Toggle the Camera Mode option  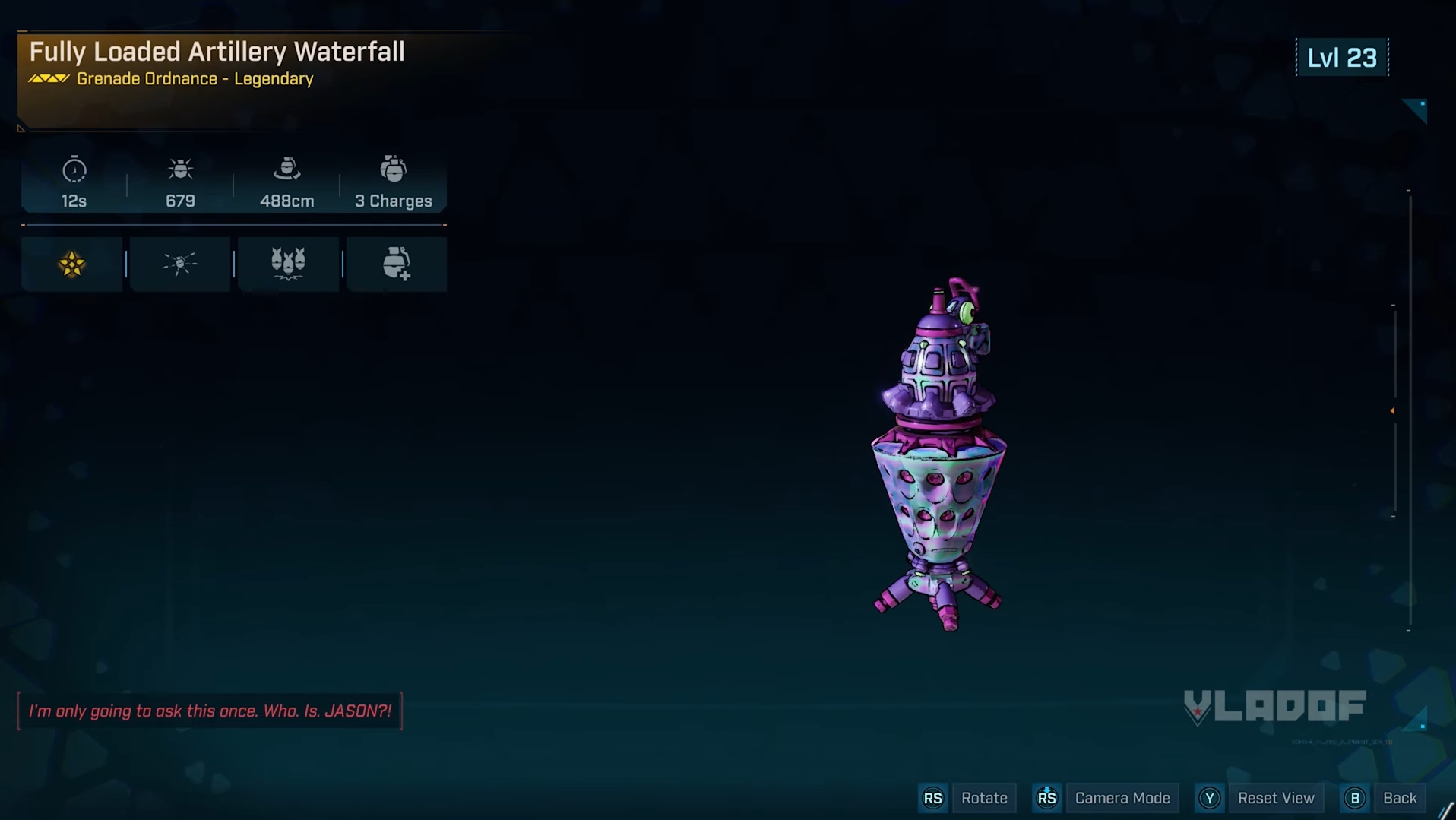(x=1122, y=798)
